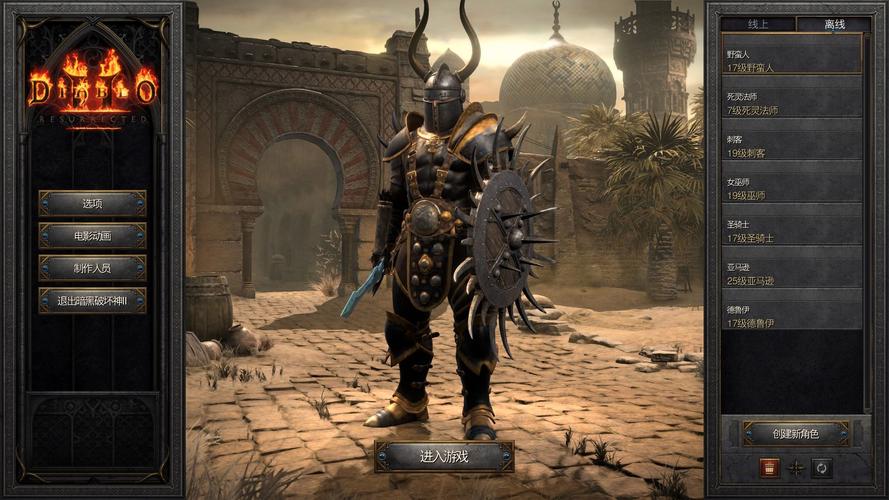Switch to the 离线 offline tab
889x500 pixels.
[833, 24]
